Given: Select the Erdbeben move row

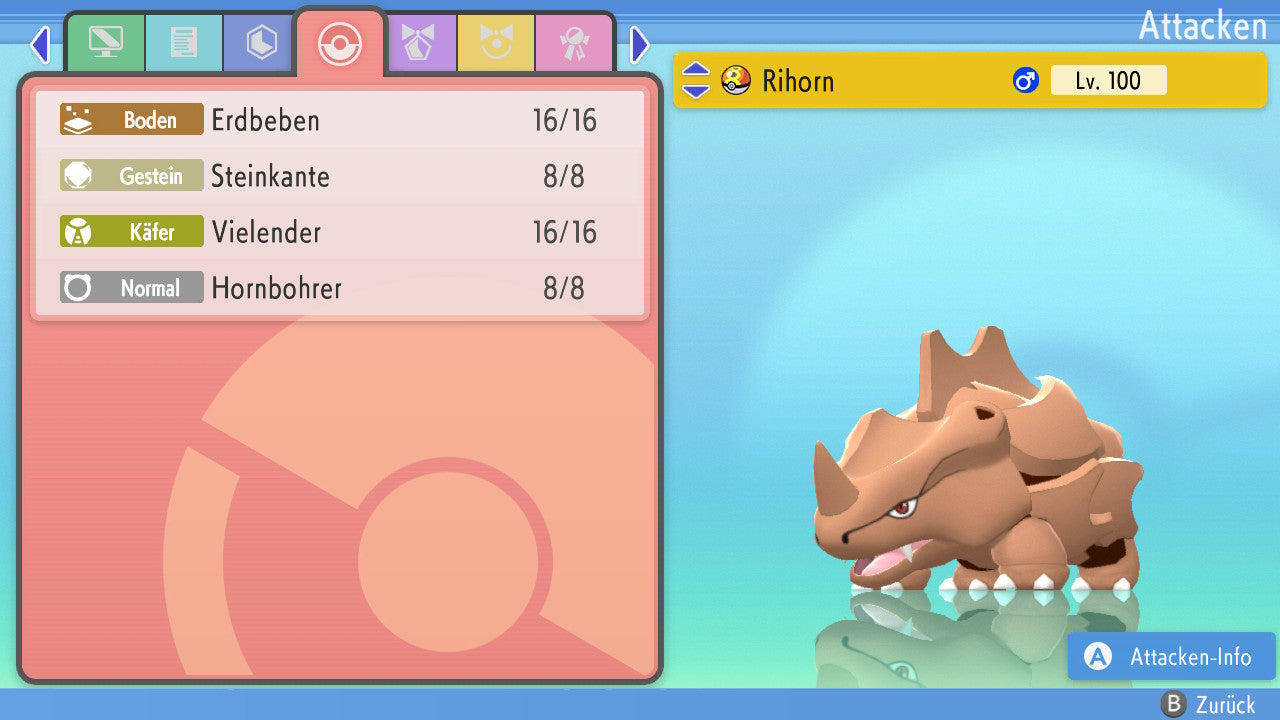Looking at the screenshot, I should [x=340, y=120].
